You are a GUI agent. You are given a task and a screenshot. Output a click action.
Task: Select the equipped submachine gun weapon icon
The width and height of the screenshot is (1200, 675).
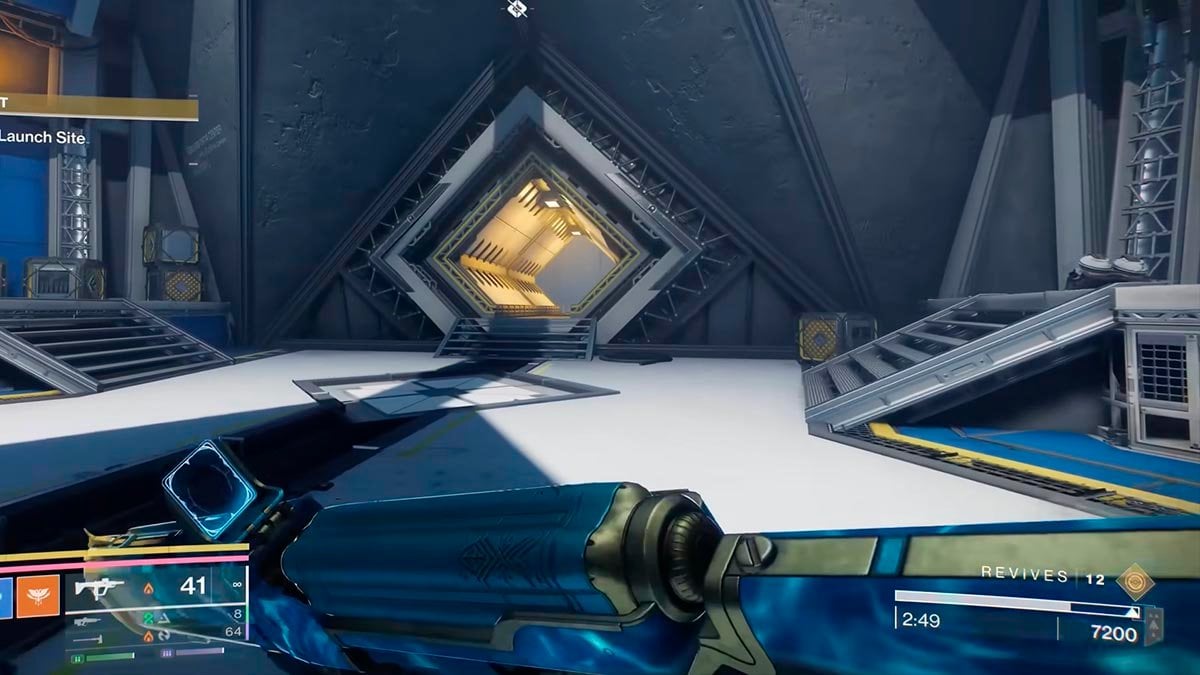pyautogui.click(x=100, y=587)
